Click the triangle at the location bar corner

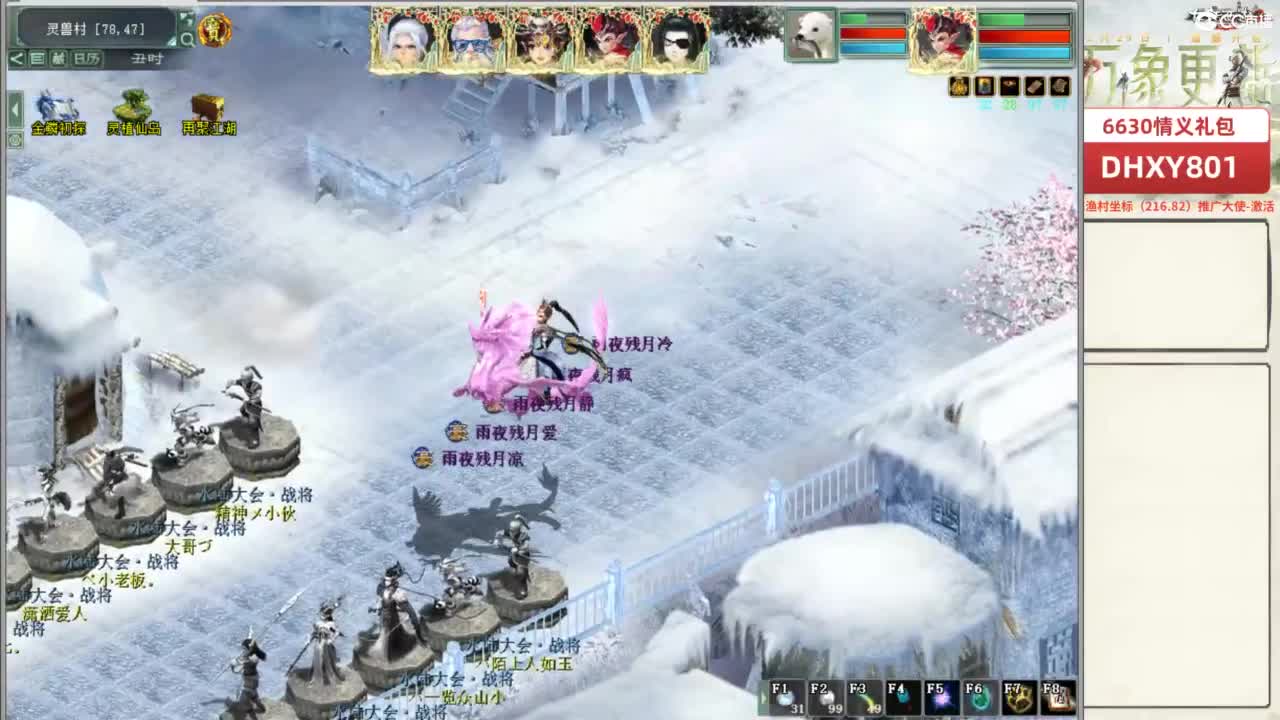(x=172, y=43)
